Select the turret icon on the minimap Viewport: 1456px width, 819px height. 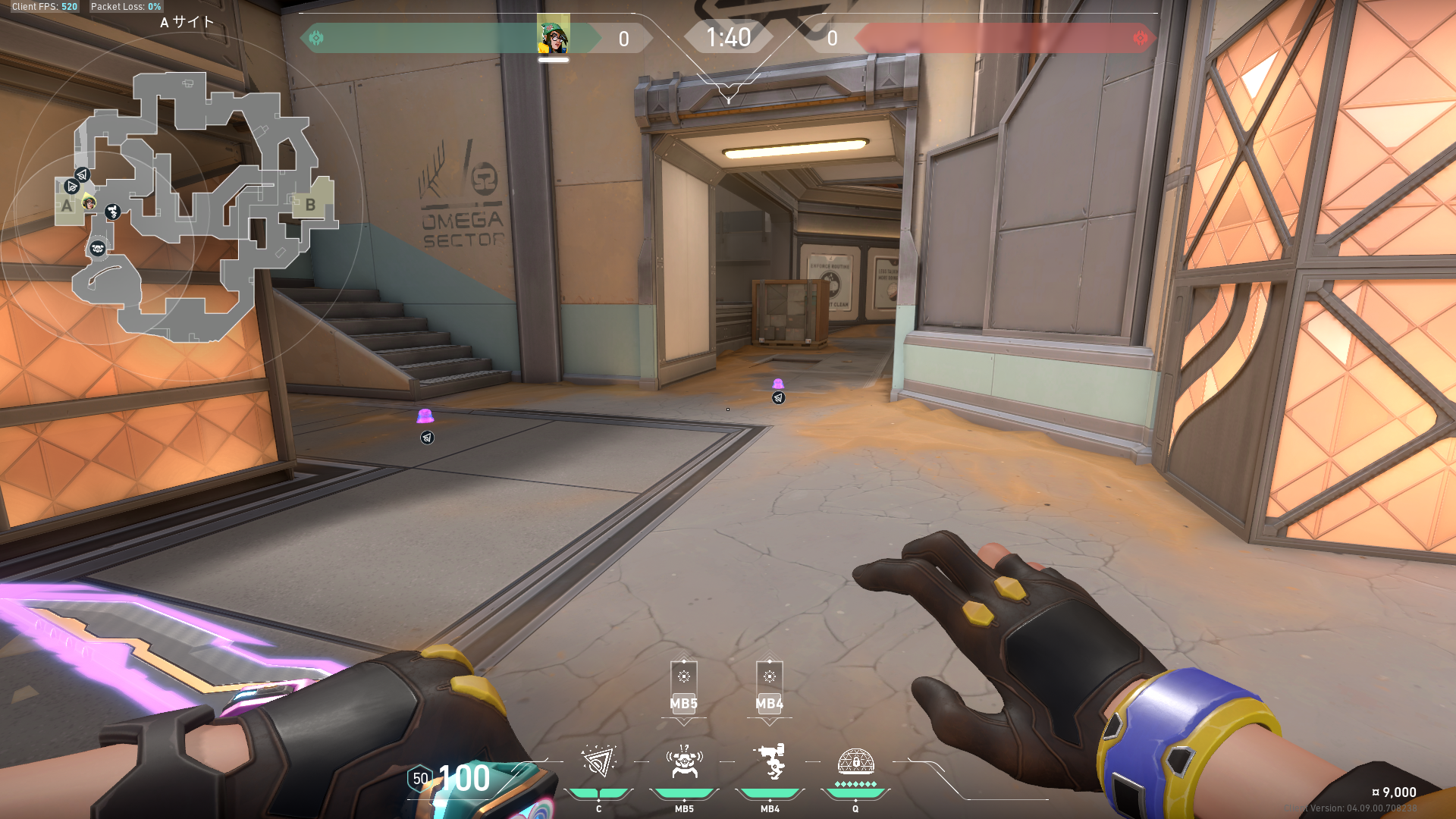113,212
